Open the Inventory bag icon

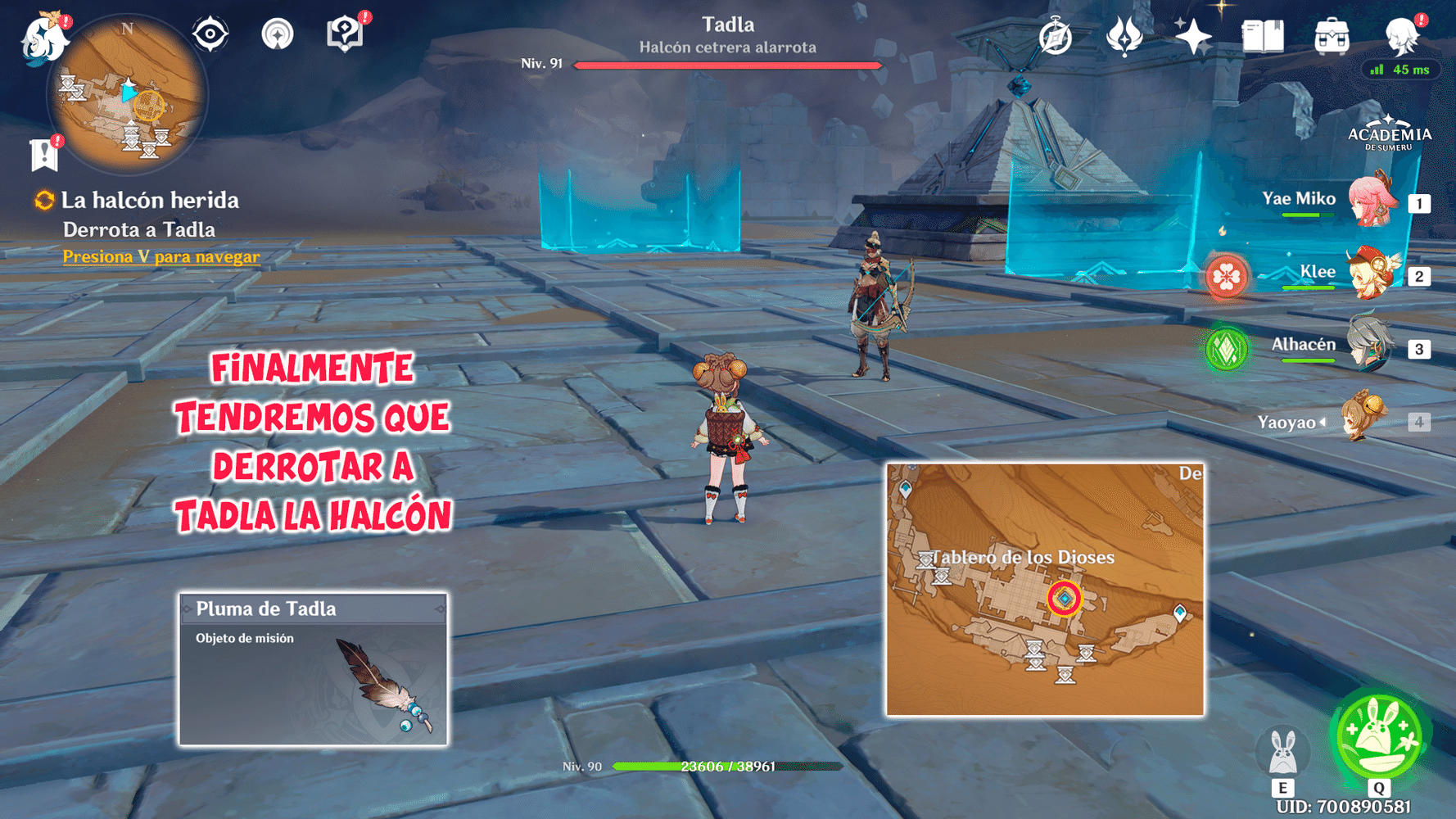point(1331,34)
